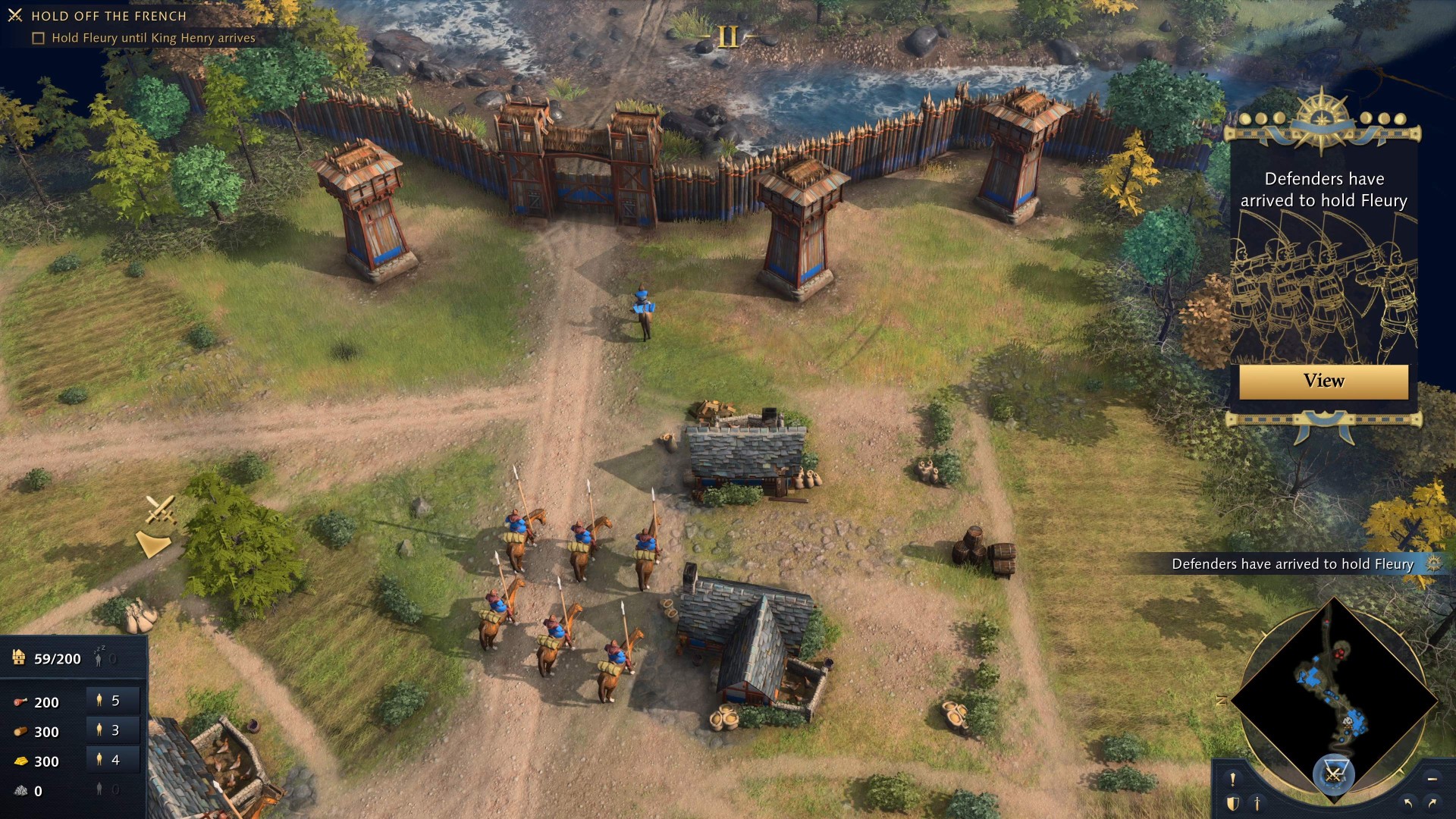1456x819 pixels.
Task: Click the wood log resource icon
Action: click(x=20, y=731)
